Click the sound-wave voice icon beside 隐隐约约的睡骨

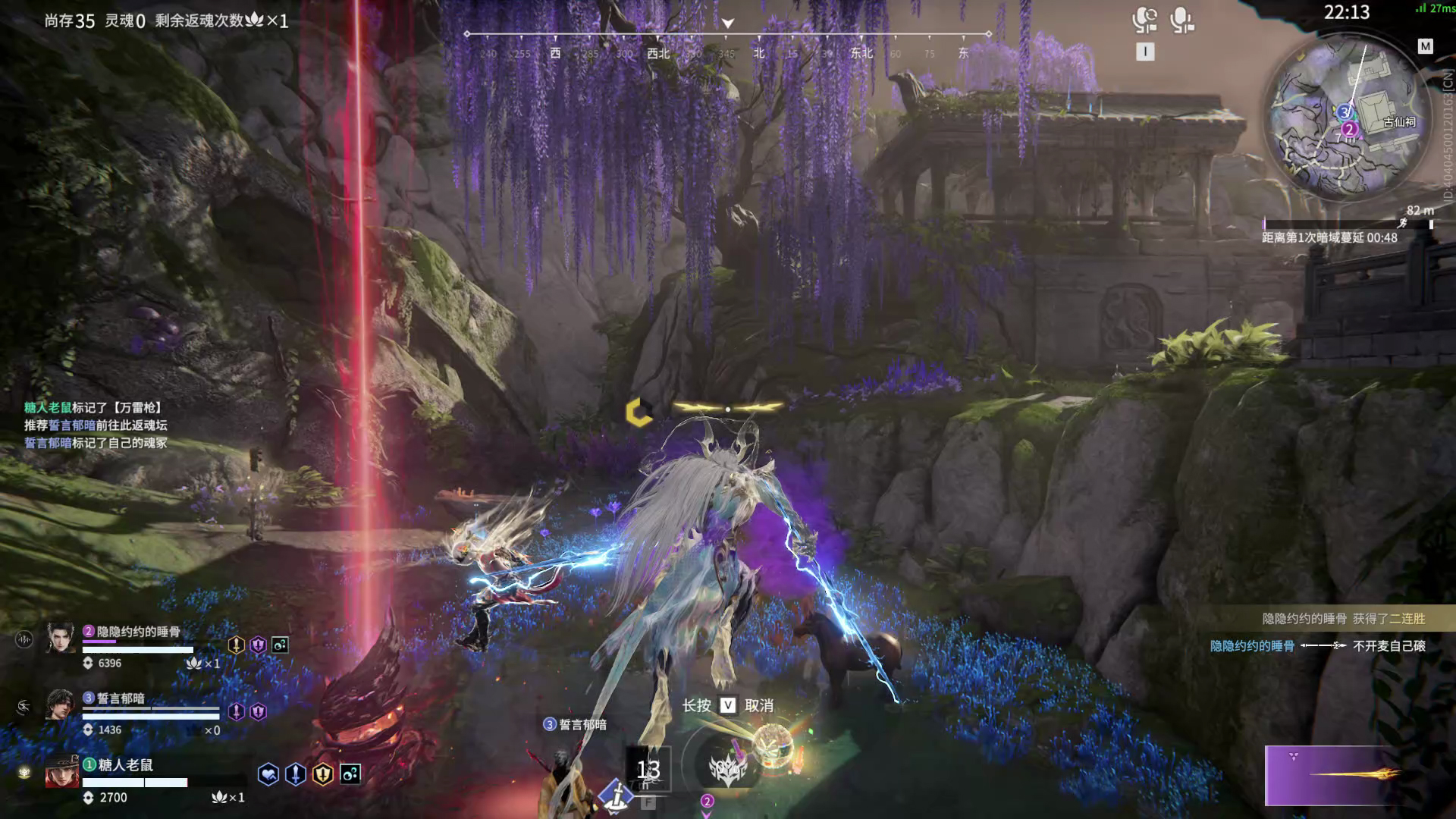click(24, 640)
